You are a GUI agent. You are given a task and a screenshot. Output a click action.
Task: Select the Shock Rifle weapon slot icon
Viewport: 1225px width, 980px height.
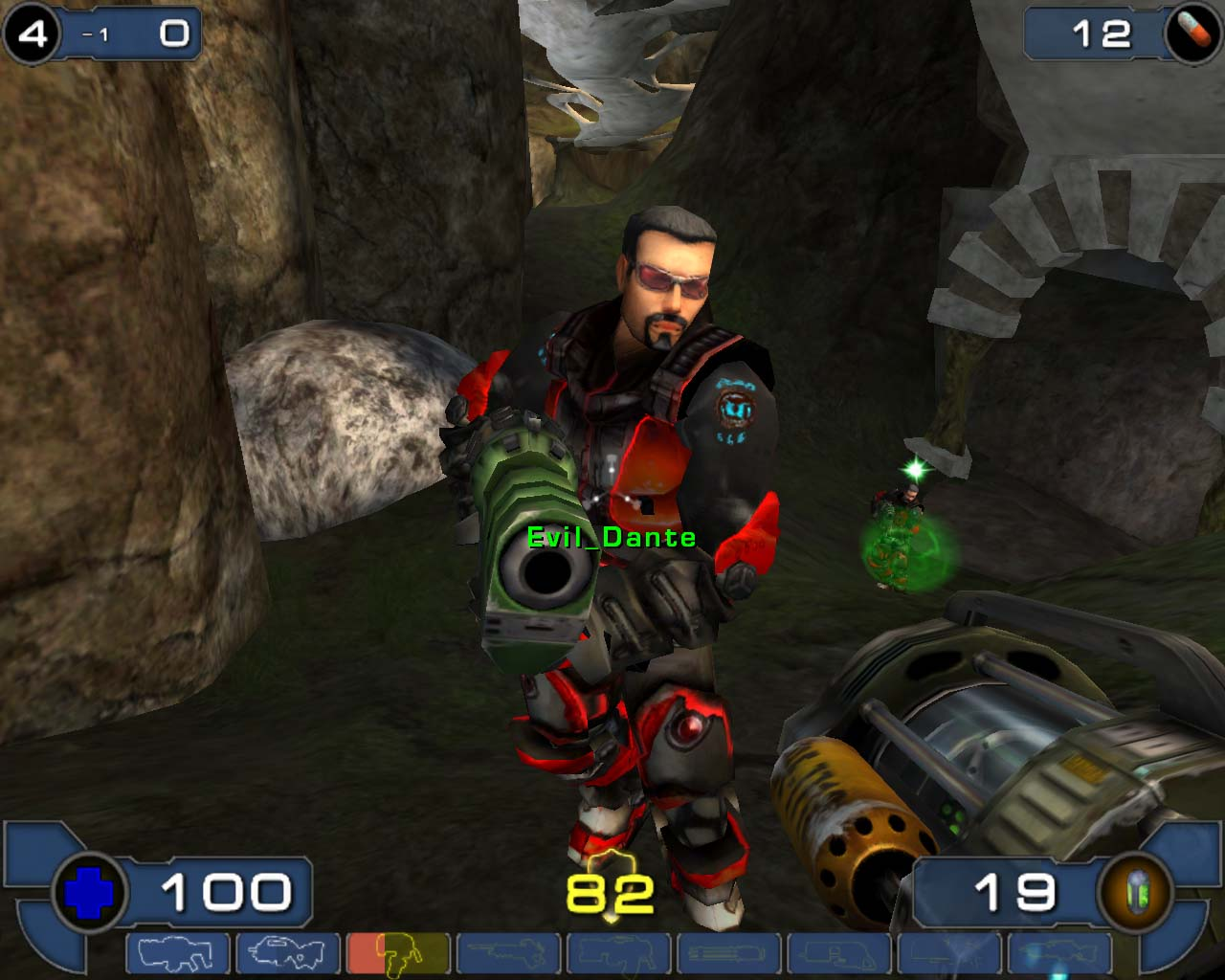pyautogui.click(x=507, y=955)
